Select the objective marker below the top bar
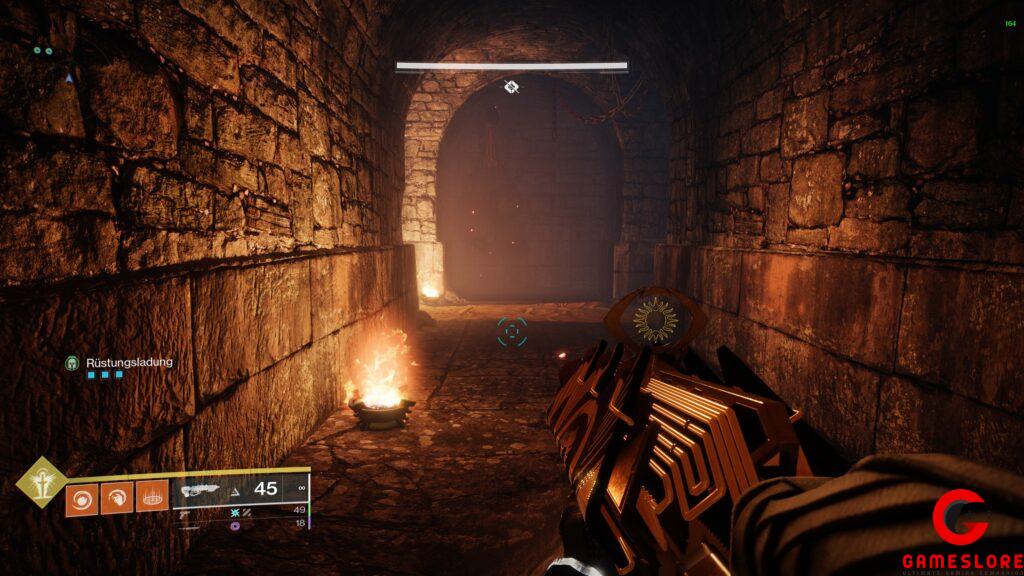 [x=511, y=87]
